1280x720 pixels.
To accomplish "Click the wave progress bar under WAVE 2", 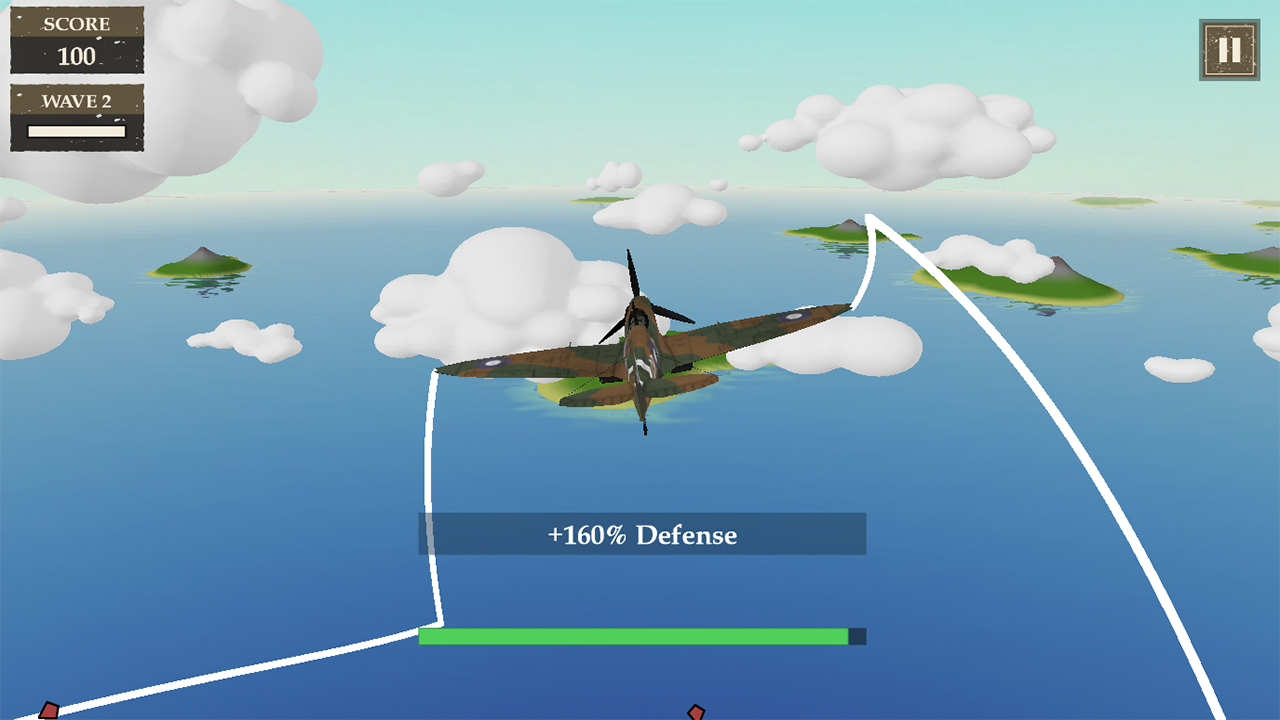I will tap(76, 131).
